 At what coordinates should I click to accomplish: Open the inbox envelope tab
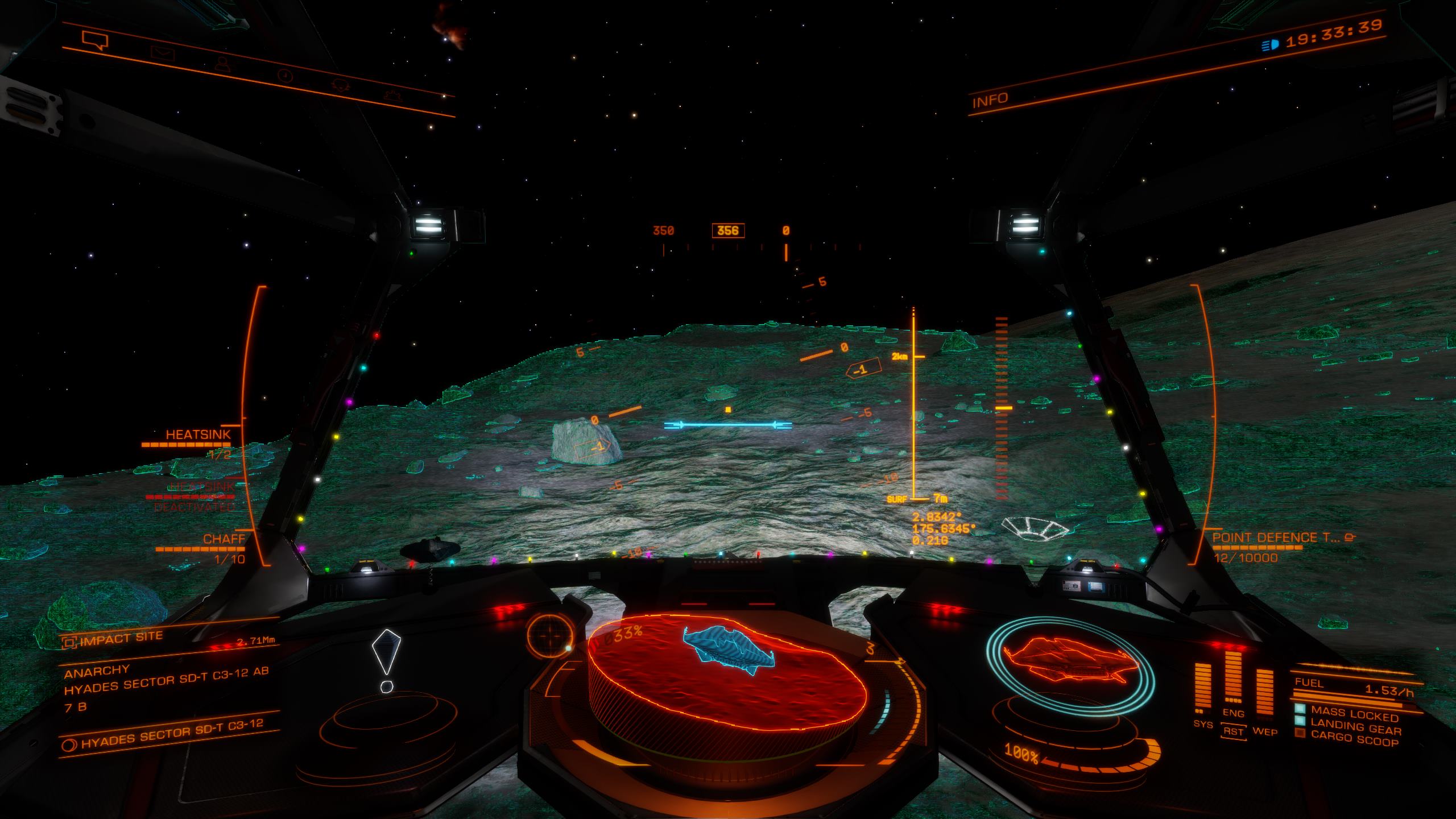(x=162, y=53)
